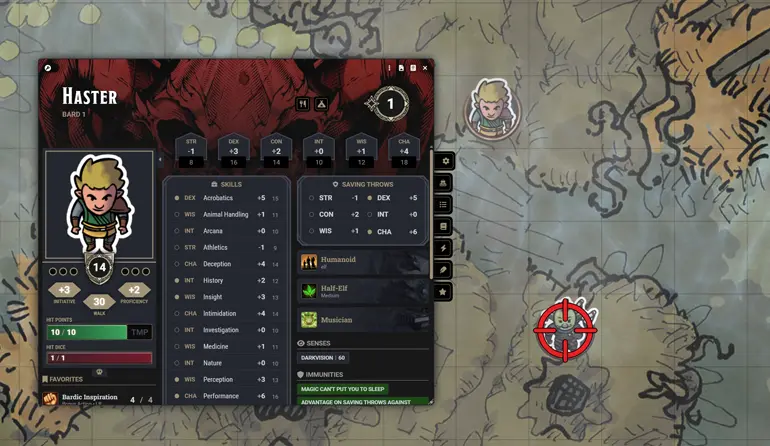Take a short rest via utensils icon
Screen dimensions: 770x446
click(x=302, y=103)
